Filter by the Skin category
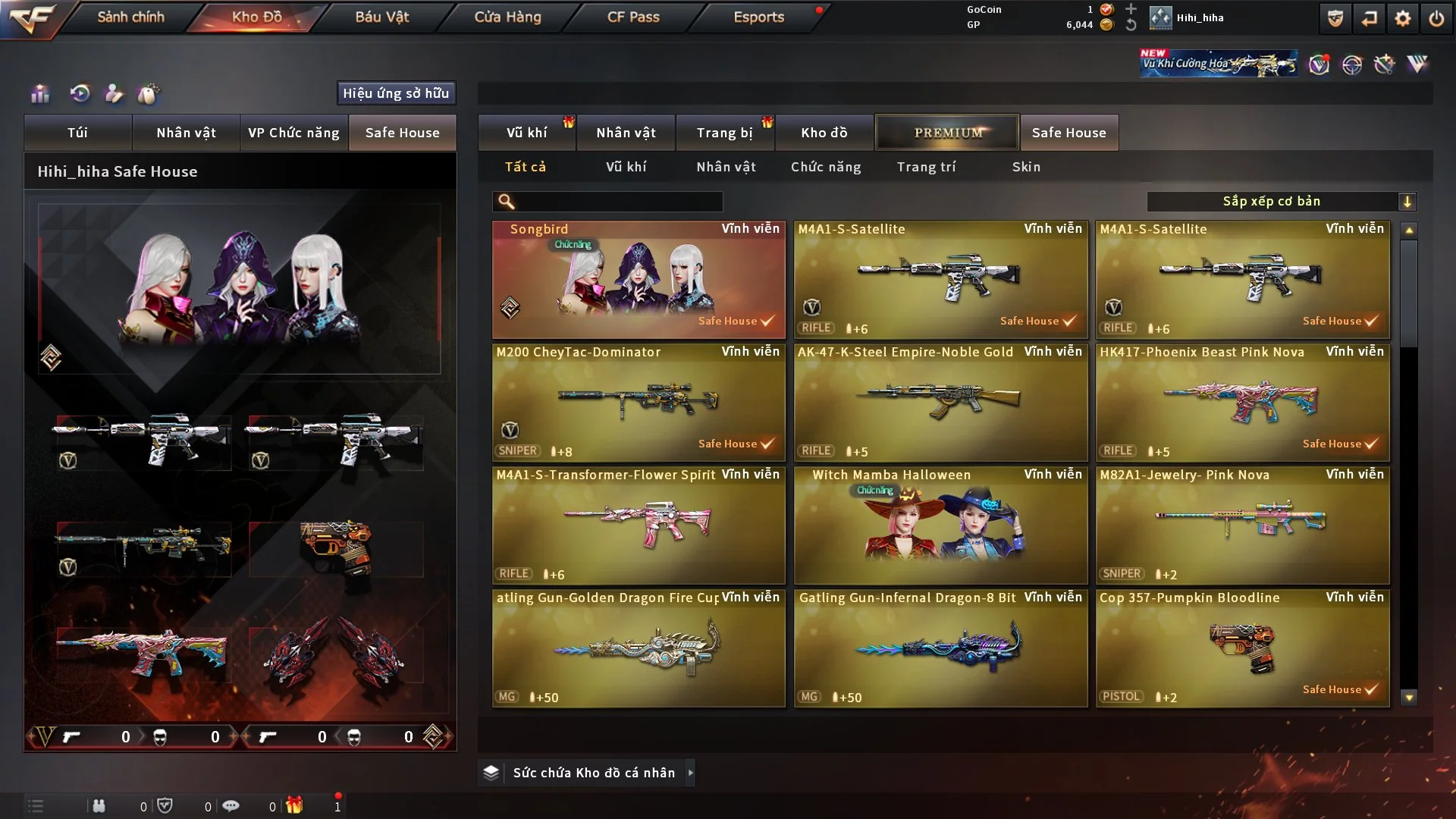 point(1026,167)
